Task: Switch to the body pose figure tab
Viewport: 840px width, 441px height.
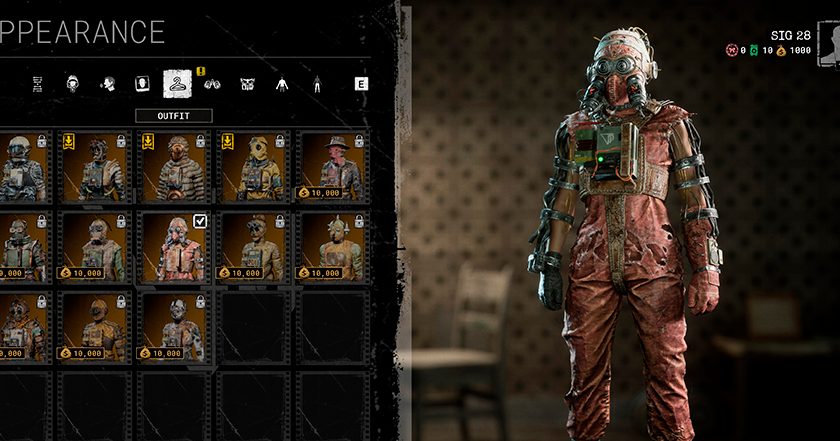Action: coord(282,84)
